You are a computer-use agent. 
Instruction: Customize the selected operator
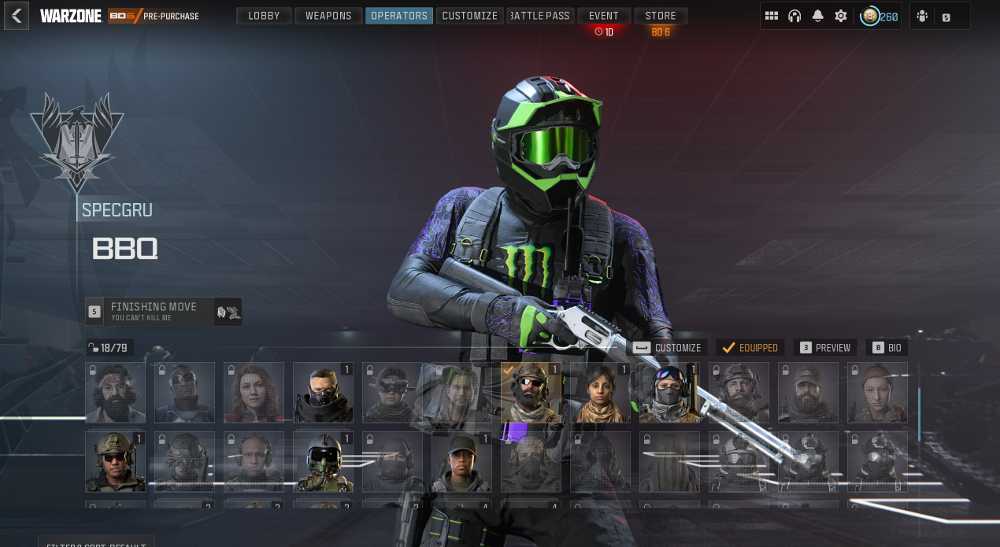[x=667, y=348]
